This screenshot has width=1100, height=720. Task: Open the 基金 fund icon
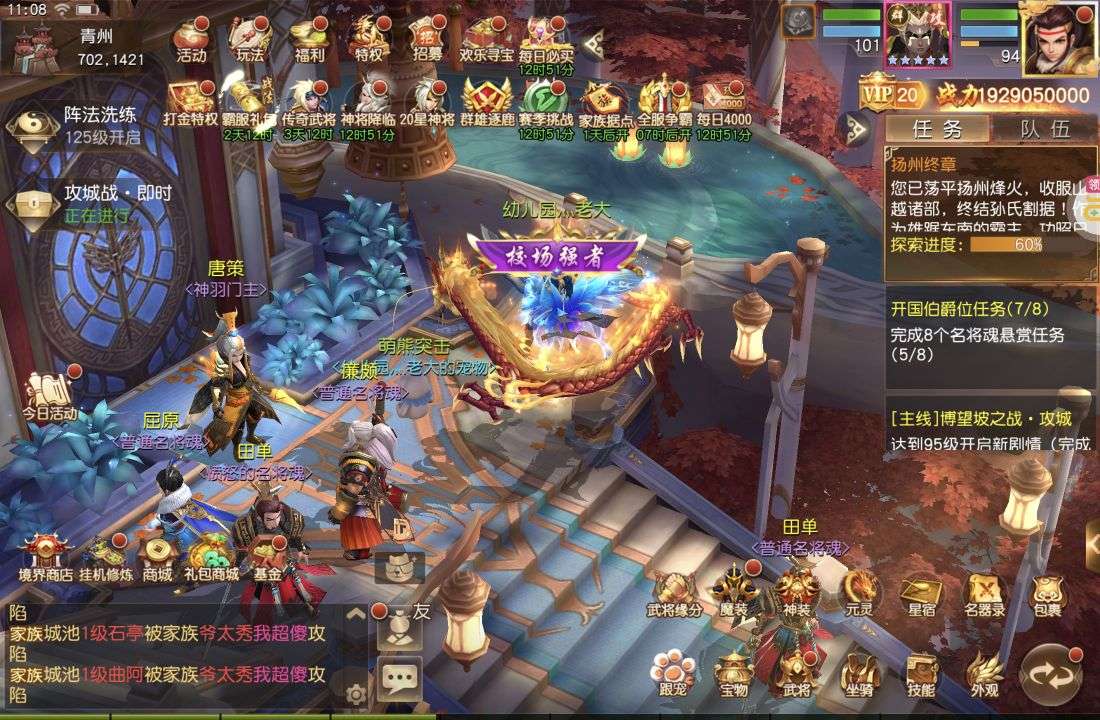267,558
